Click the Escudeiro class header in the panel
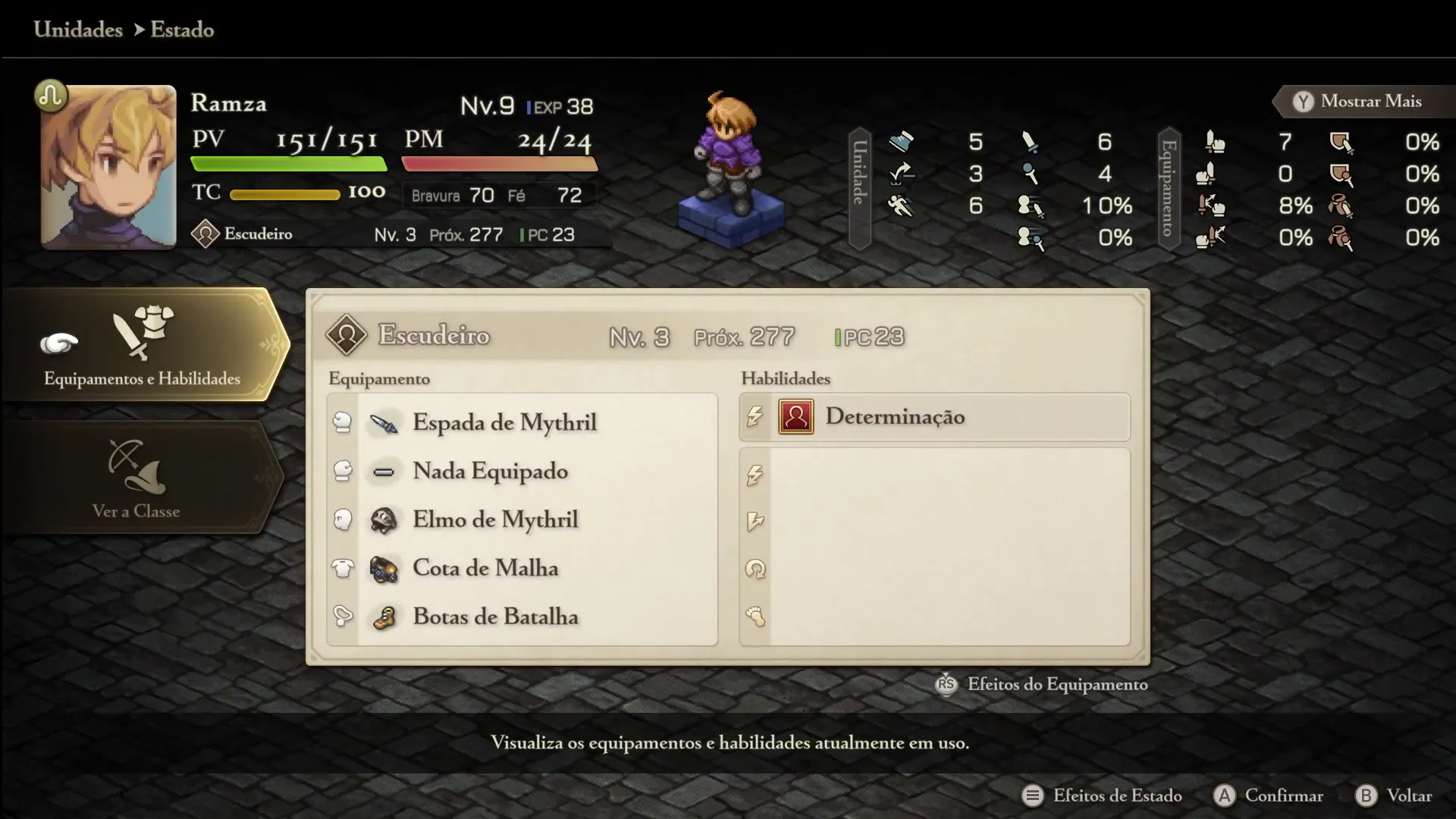Image resolution: width=1456 pixels, height=819 pixels. [x=434, y=335]
